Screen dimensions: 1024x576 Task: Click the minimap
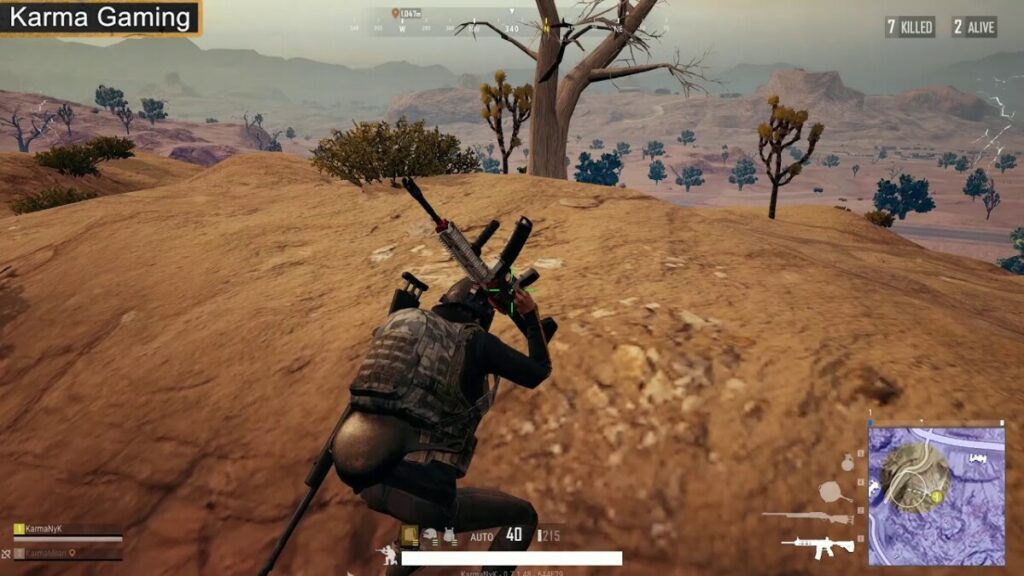[937, 494]
